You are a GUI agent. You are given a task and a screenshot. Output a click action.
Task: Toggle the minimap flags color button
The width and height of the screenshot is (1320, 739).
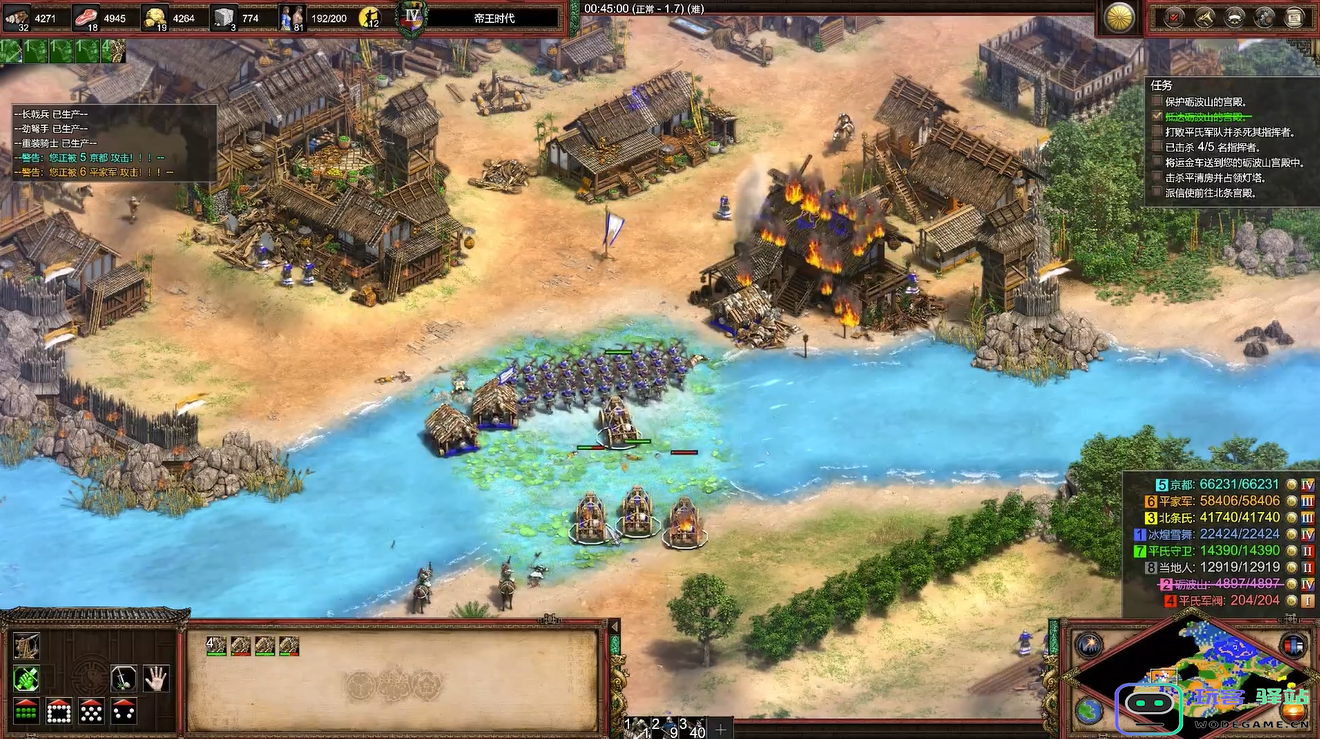coord(1294,645)
